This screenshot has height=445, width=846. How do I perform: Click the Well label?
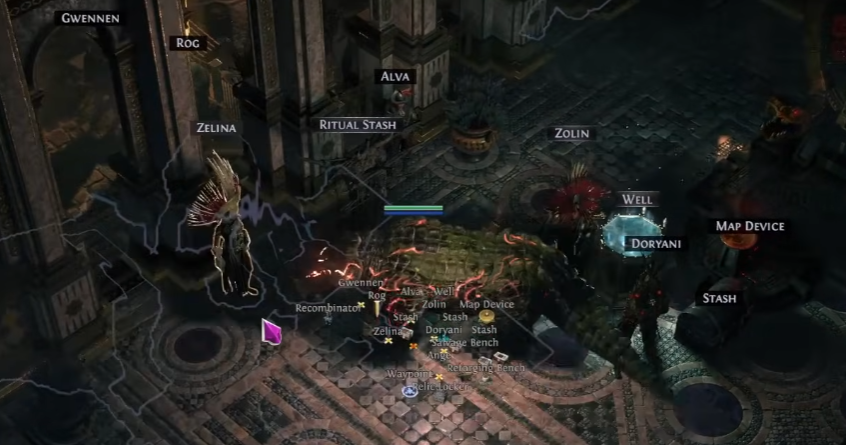click(637, 199)
